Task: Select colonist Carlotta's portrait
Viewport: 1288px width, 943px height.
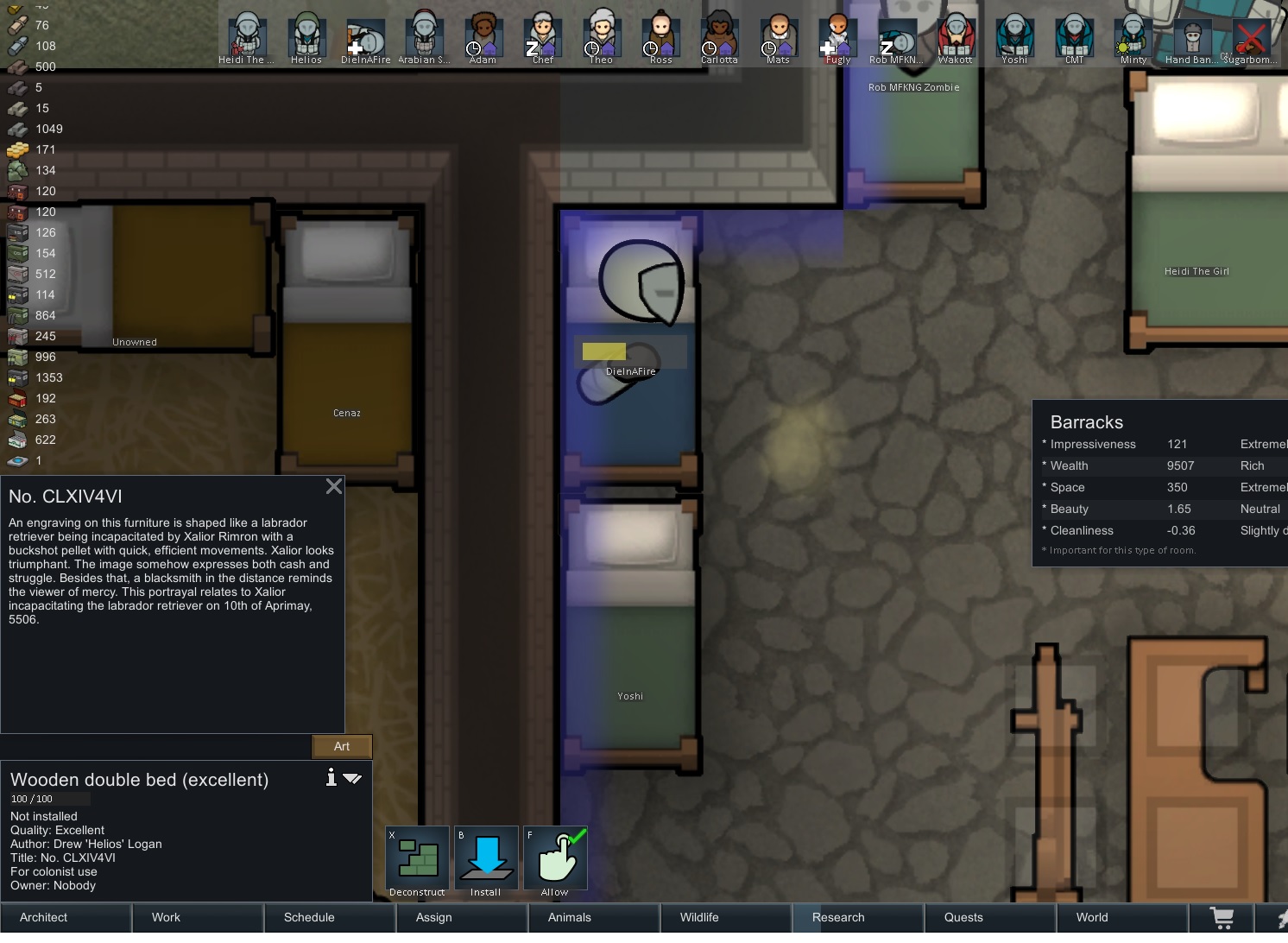Action: click(x=719, y=36)
